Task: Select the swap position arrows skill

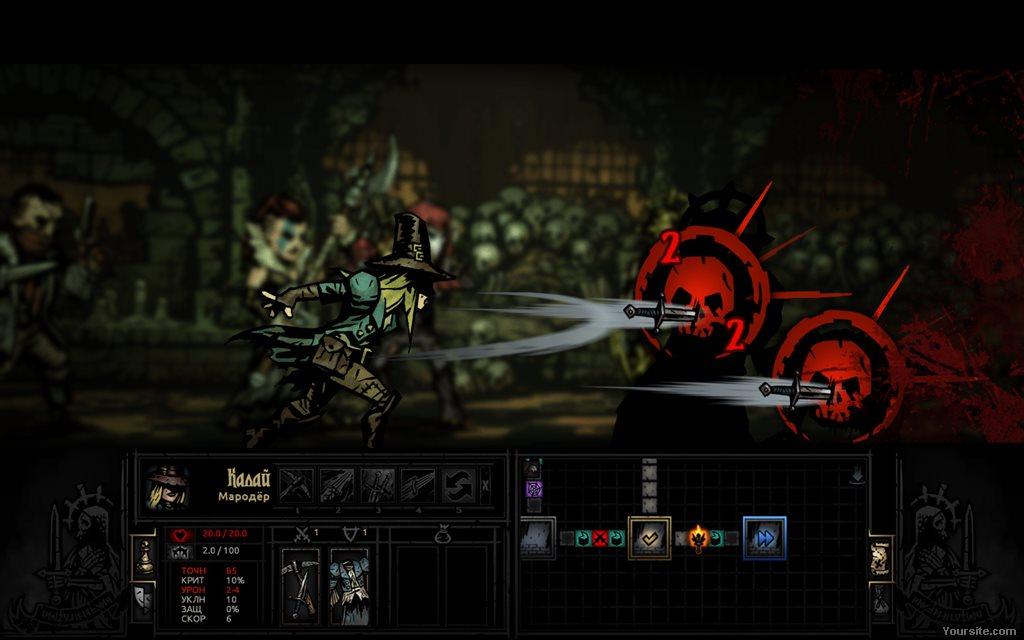Action: (458, 485)
